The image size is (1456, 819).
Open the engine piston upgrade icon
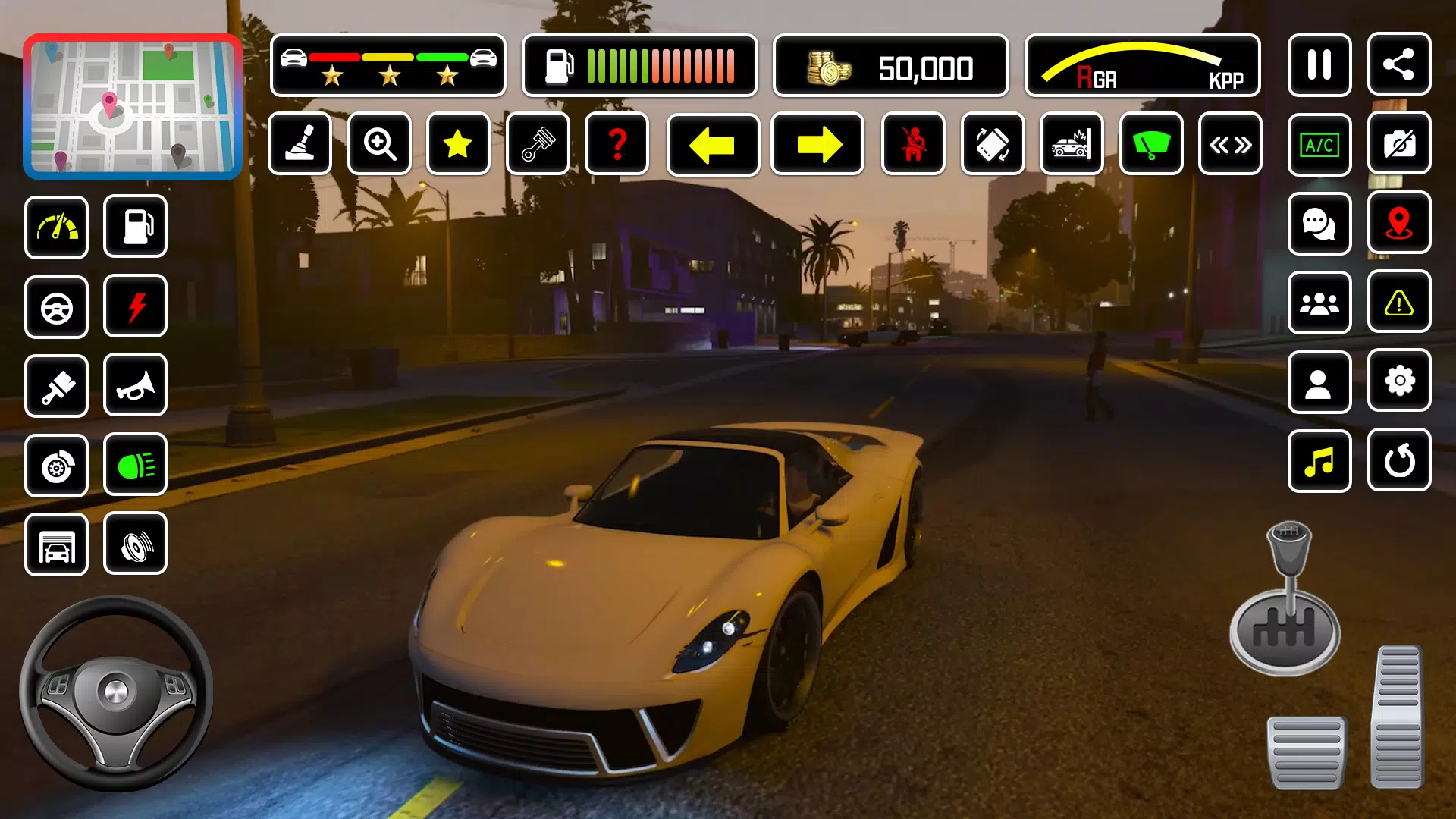pos(538,144)
